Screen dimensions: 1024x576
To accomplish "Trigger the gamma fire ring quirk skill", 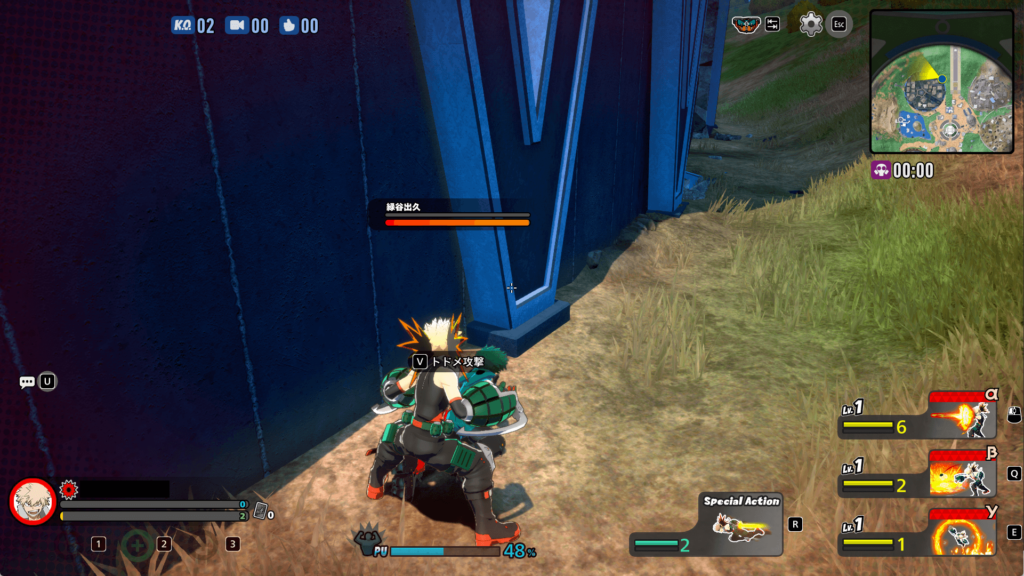I will point(962,532).
